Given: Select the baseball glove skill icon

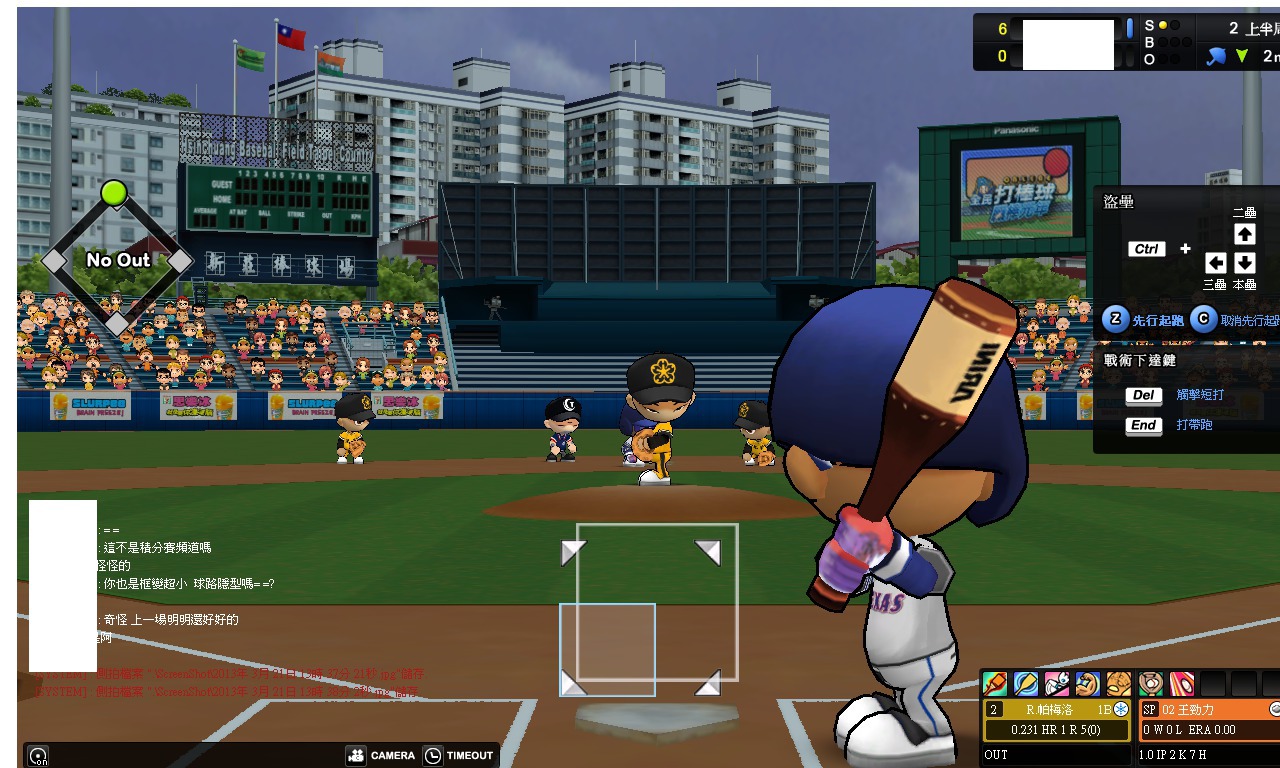Looking at the screenshot, I should pos(1119,684).
